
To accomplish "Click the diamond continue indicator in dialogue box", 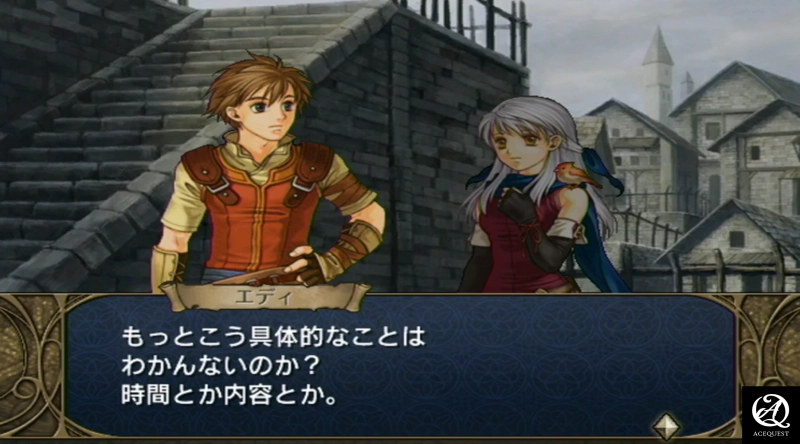I will click(666, 424).
